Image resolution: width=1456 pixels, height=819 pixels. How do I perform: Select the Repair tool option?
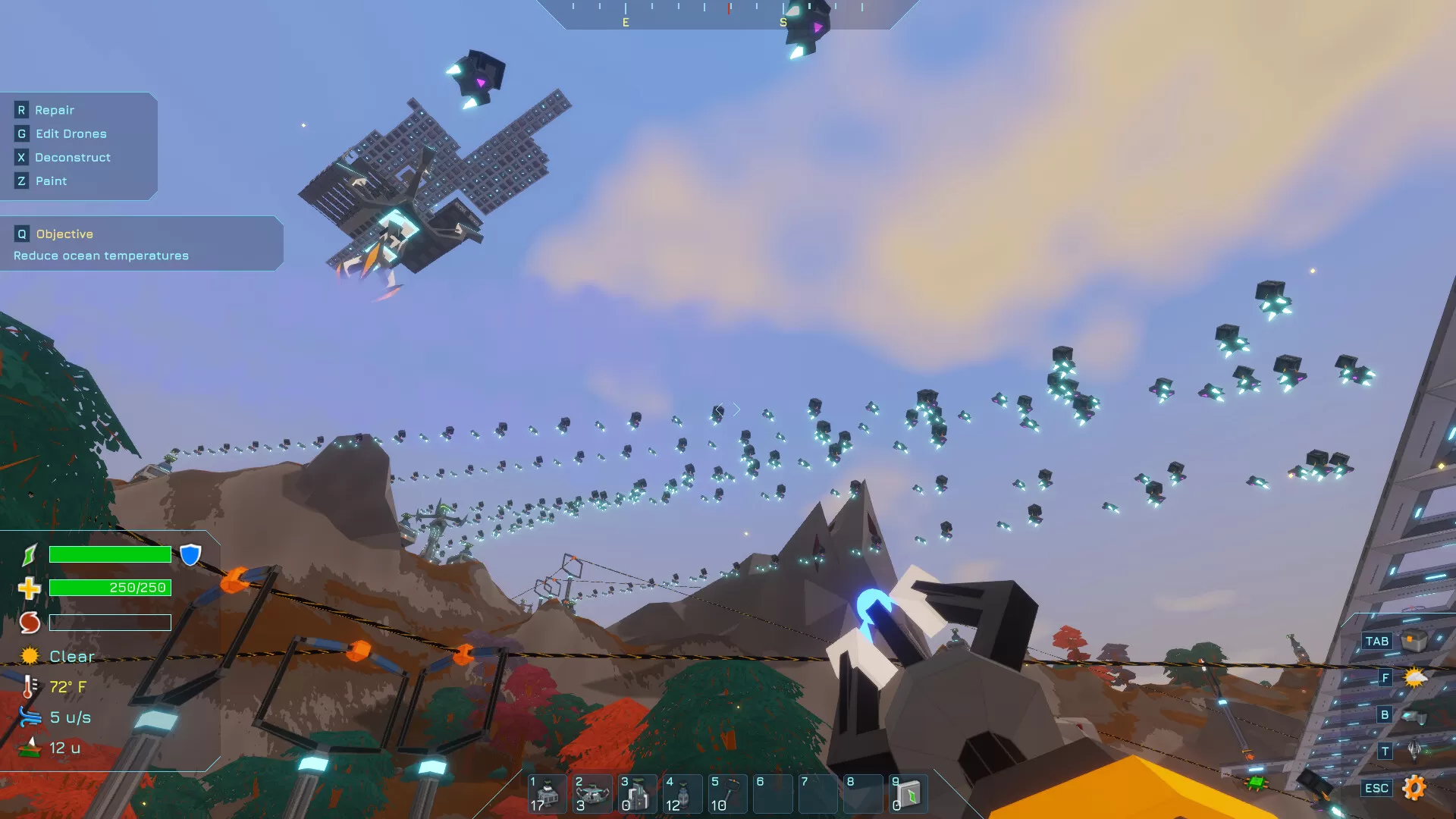[x=54, y=110]
